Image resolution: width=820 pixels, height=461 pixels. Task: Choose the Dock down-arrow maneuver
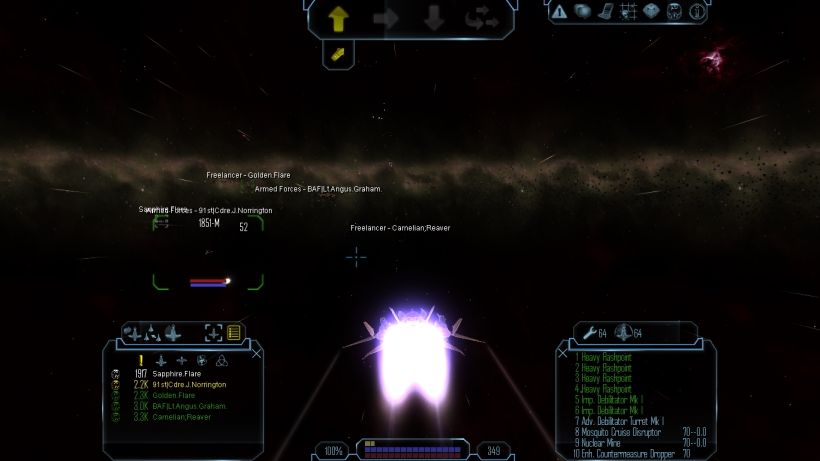[434, 17]
